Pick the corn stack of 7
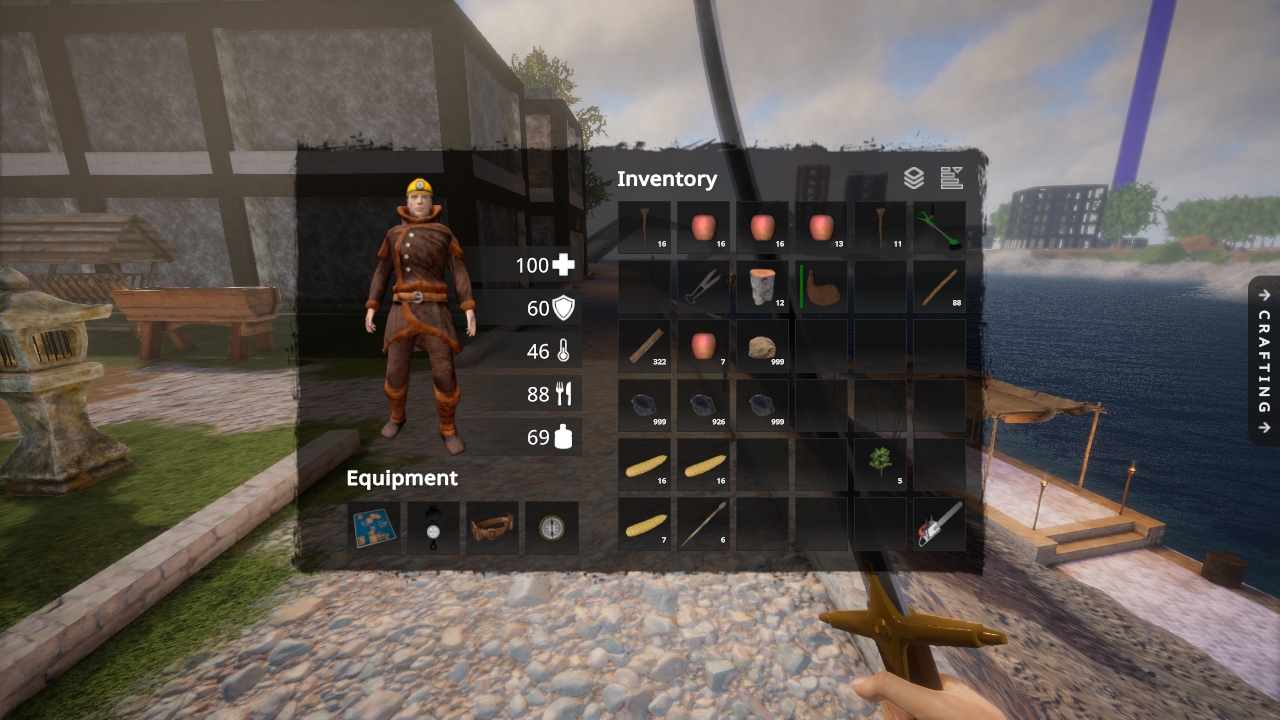Viewport: 1280px width, 720px height. pos(644,524)
